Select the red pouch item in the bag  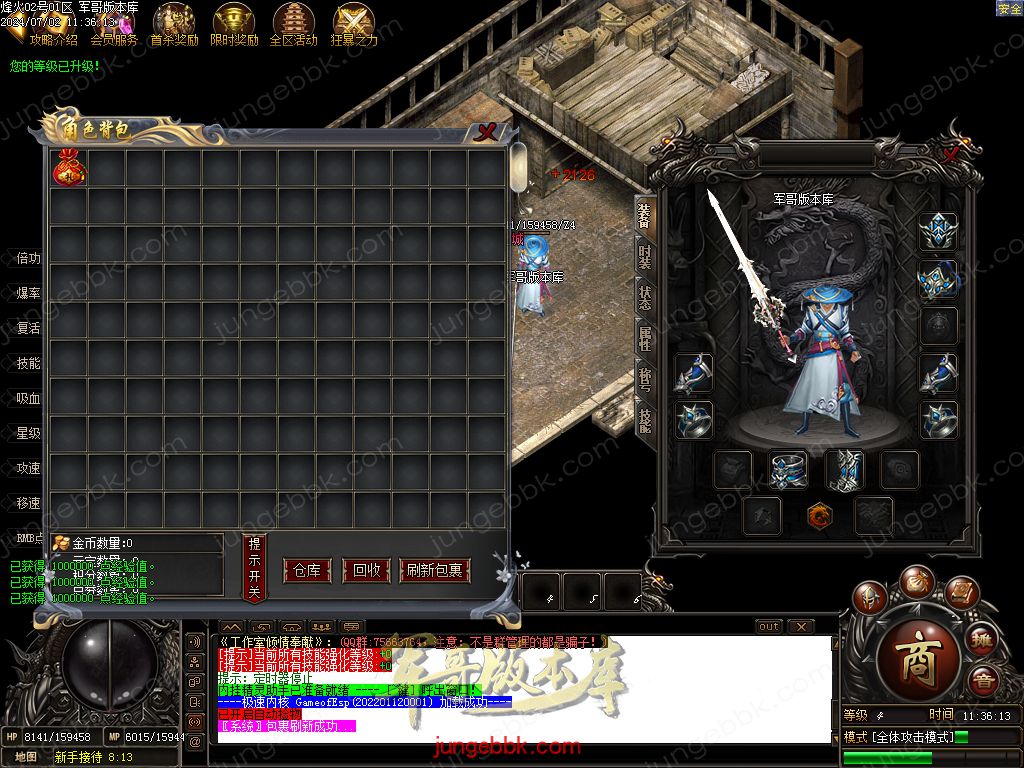point(69,169)
